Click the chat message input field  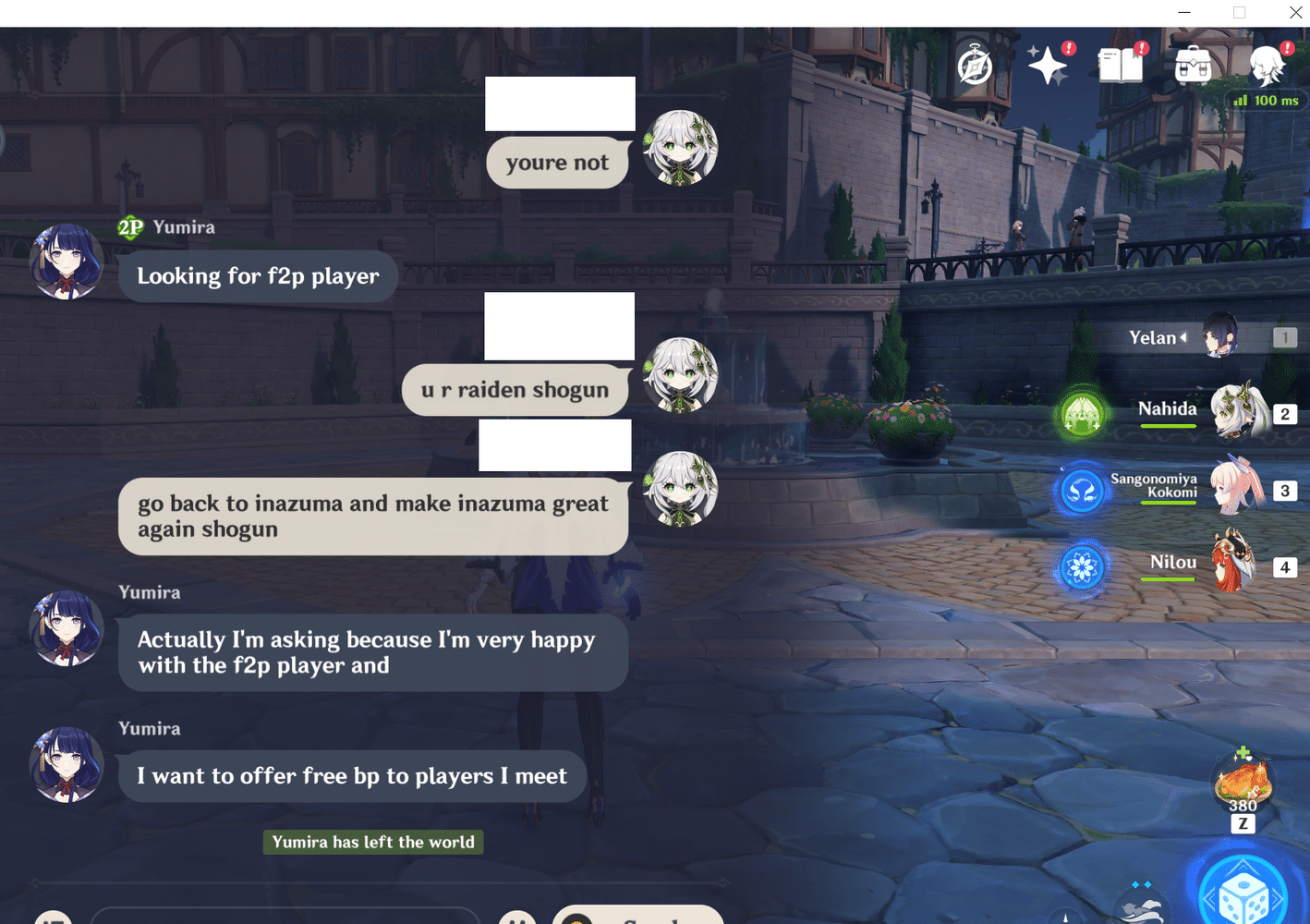286,918
